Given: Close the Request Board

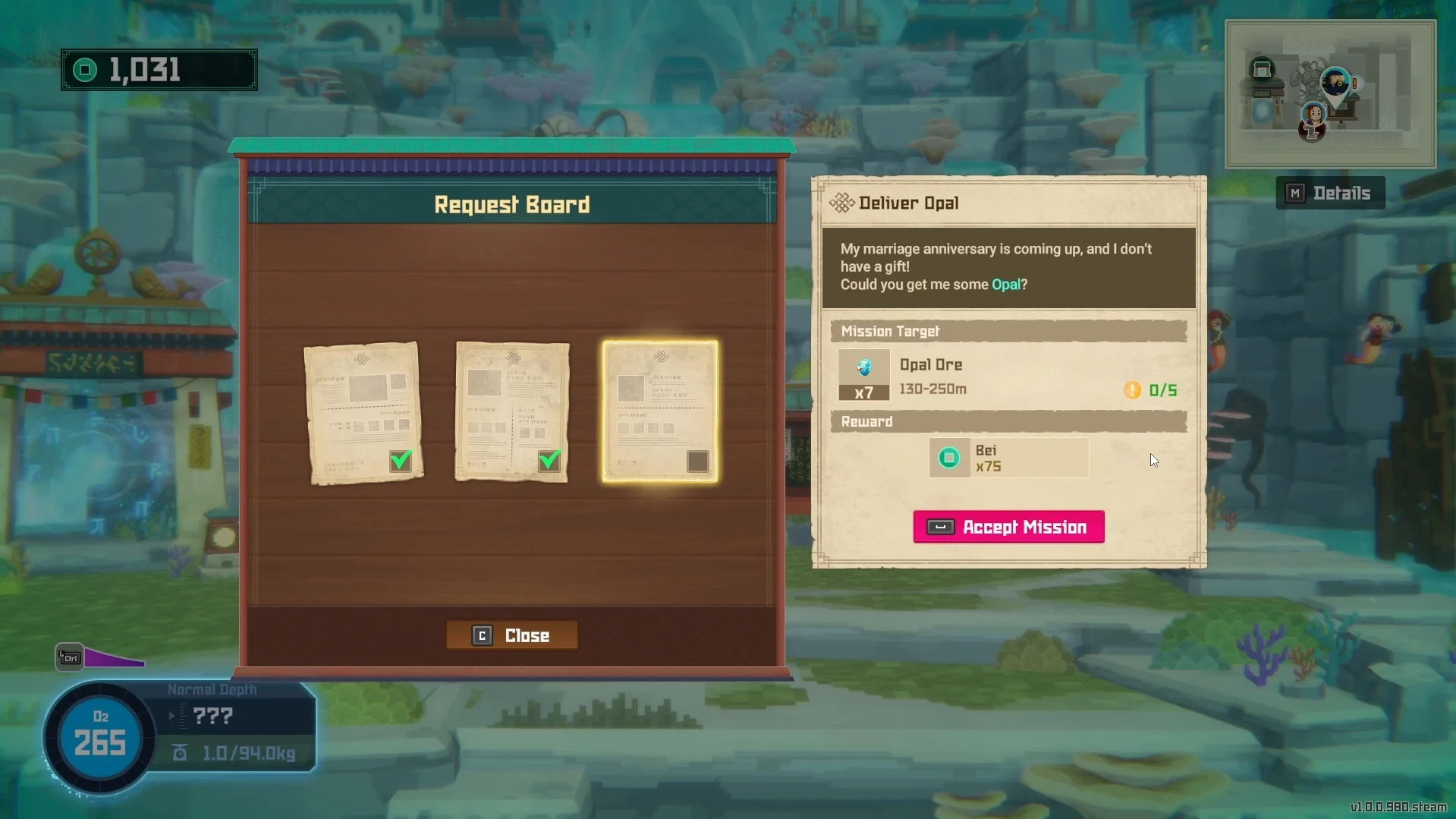Looking at the screenshot, I should (512, 635).
